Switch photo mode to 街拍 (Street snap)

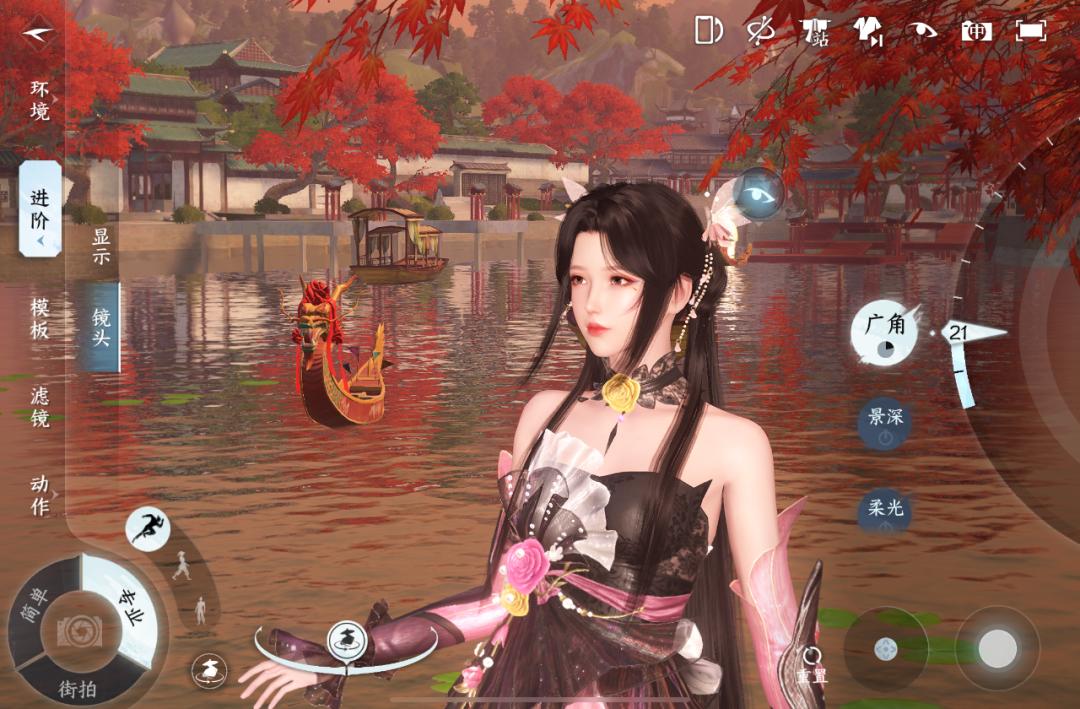tap(78, 688)
